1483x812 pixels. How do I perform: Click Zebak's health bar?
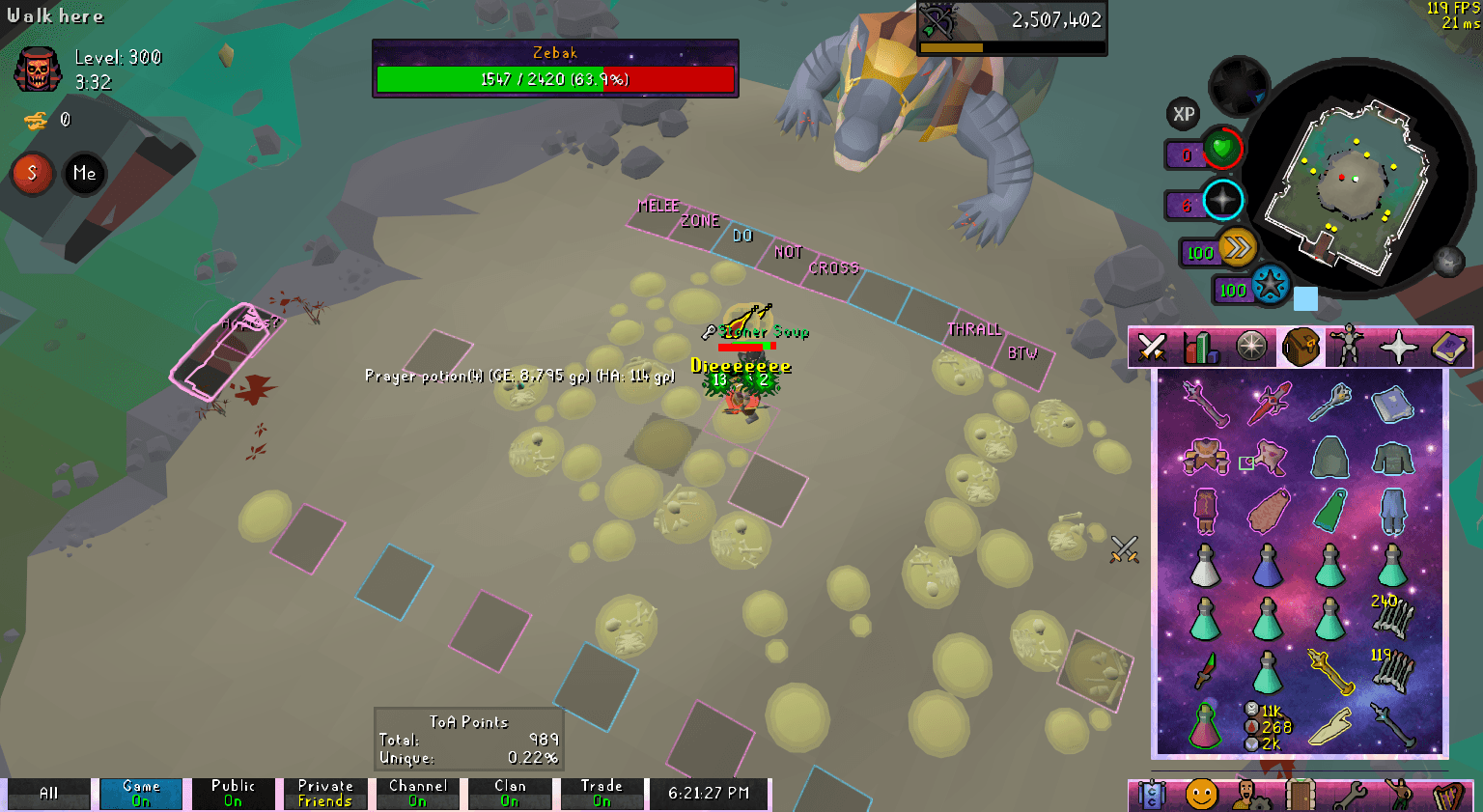click(x=555, y=79)
